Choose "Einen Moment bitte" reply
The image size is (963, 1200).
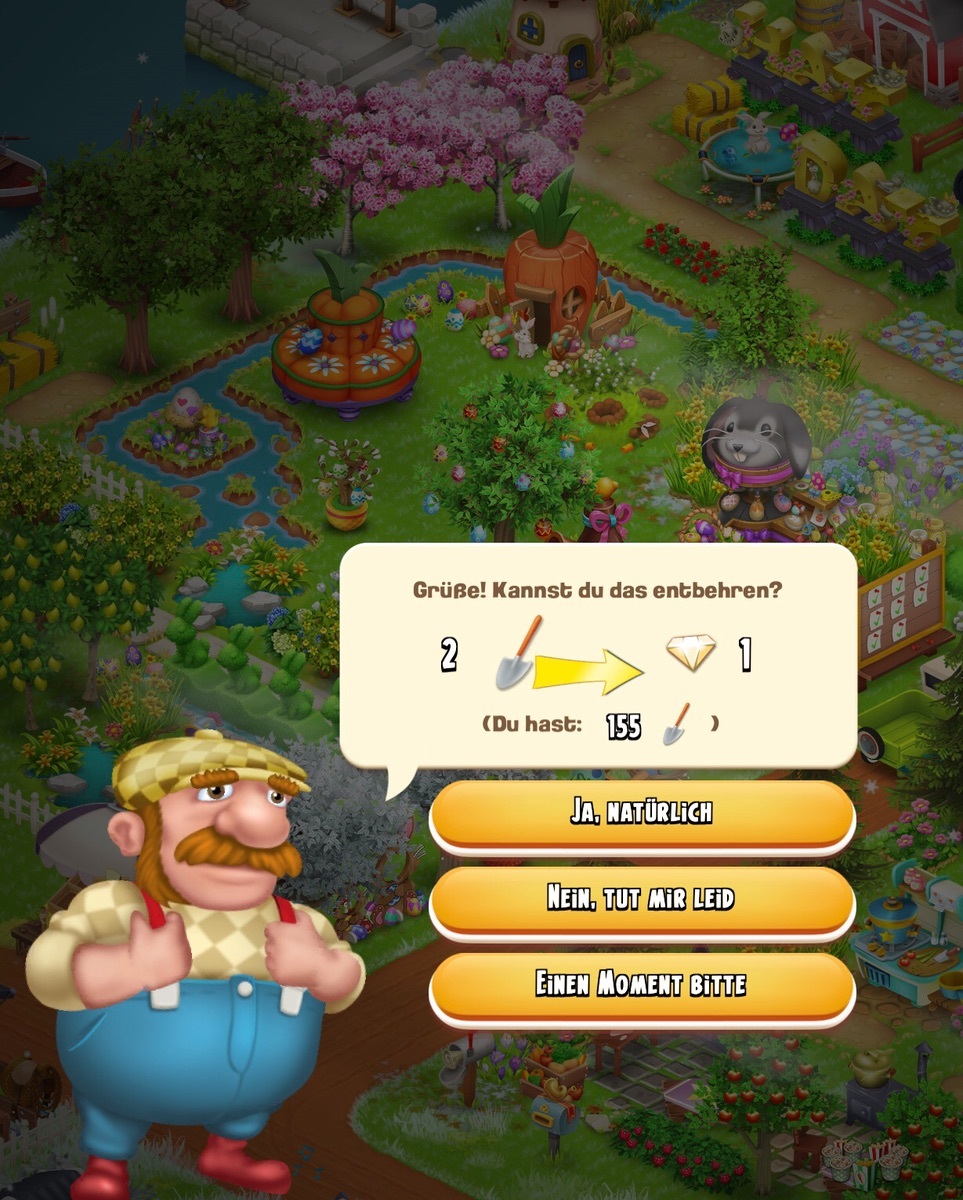click(641, 985)
